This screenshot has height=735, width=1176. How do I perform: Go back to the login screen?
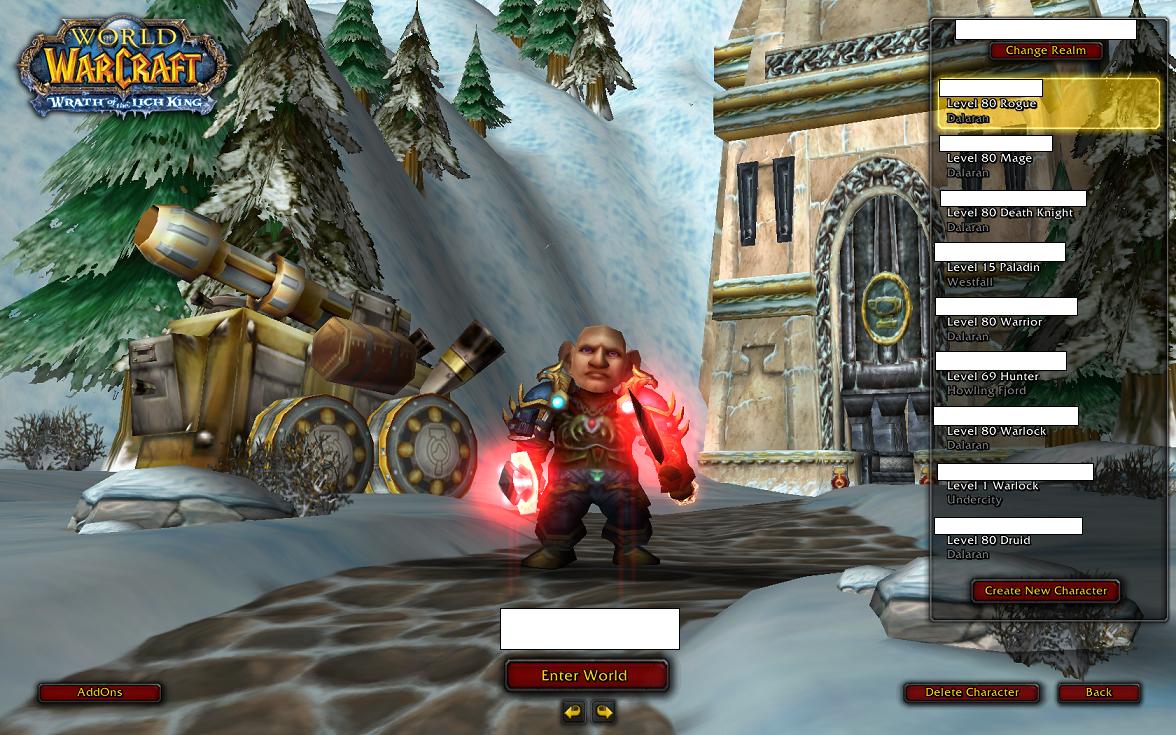1098,692
